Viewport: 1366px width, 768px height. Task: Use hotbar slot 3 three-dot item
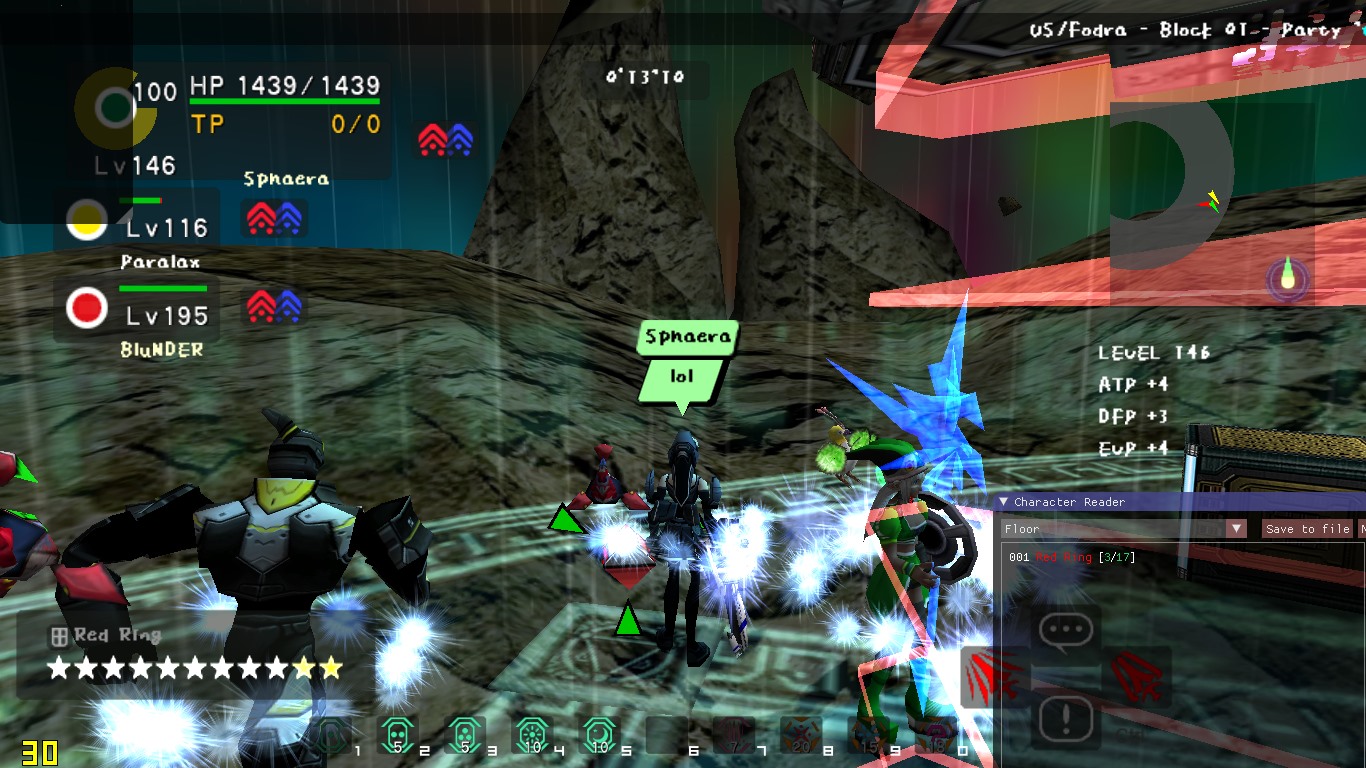click(464, 736)
